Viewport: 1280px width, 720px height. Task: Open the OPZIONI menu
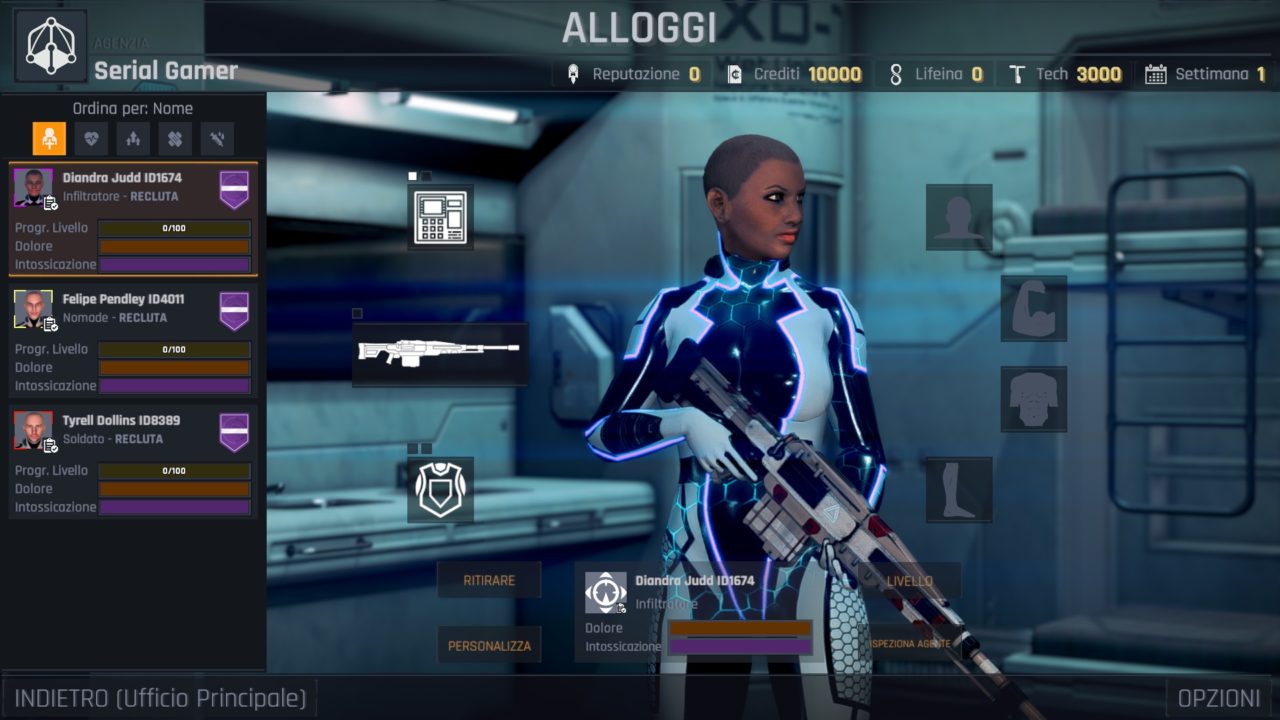(1218, 697)
